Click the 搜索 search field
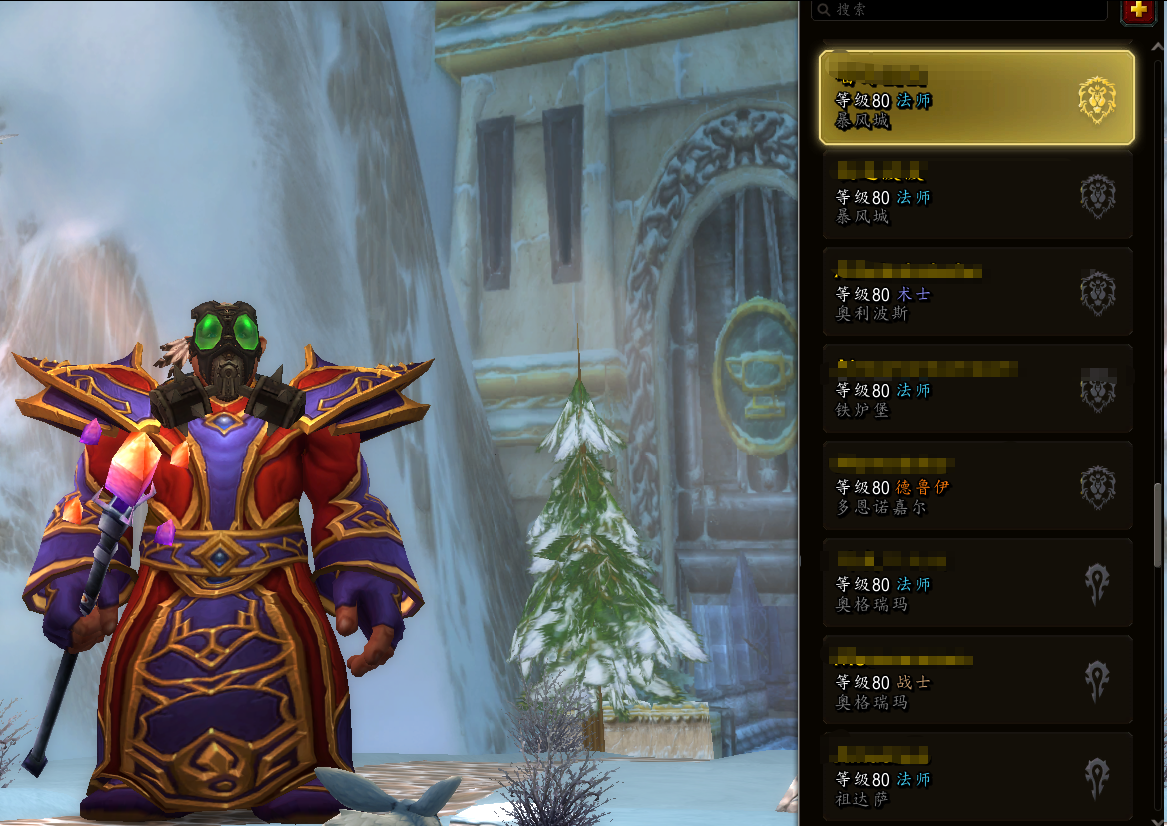 pyautogui.click(x=960, y=10)
